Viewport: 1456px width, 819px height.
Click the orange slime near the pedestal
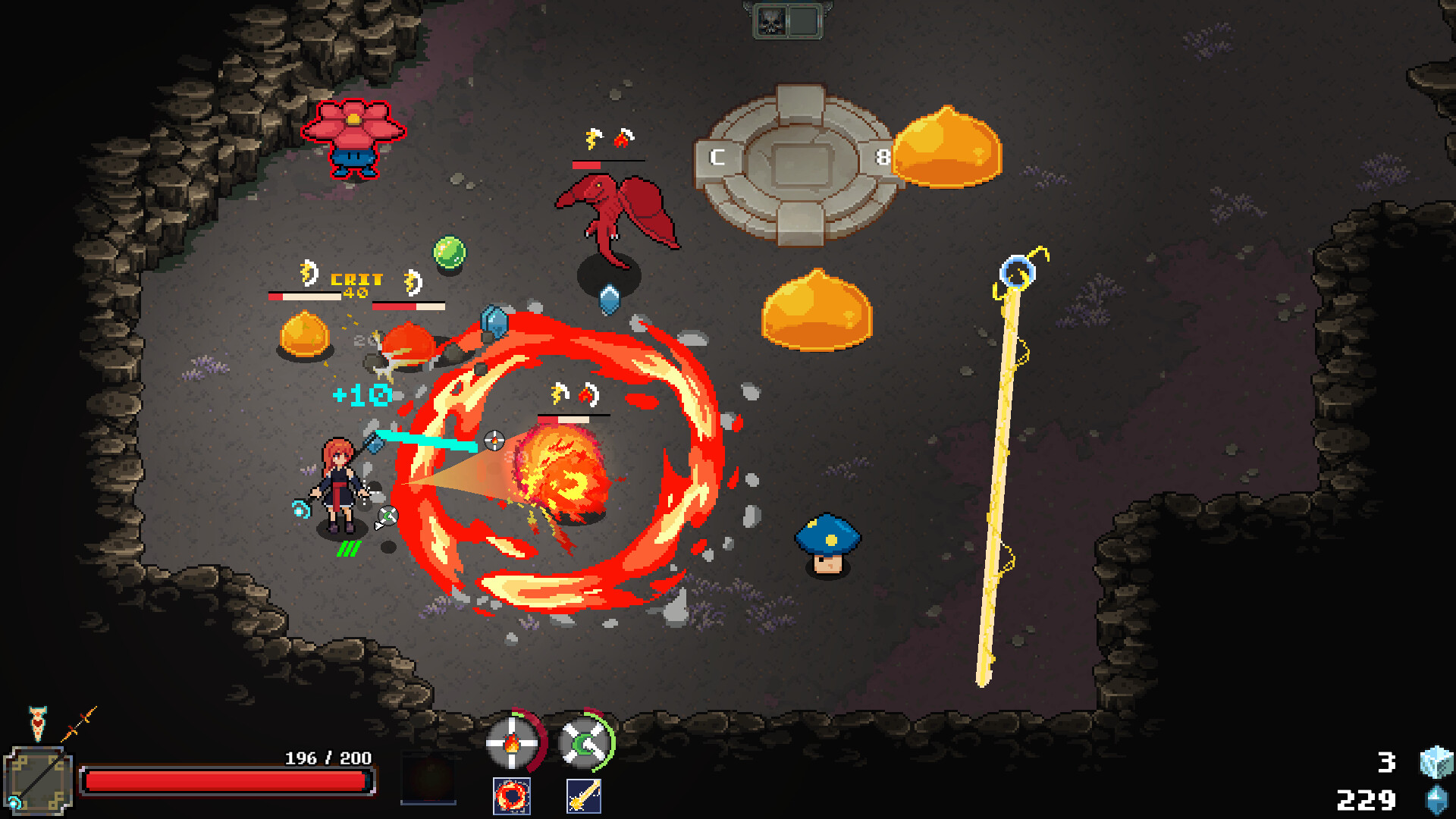pyautogui.click(x=948, y=148)
